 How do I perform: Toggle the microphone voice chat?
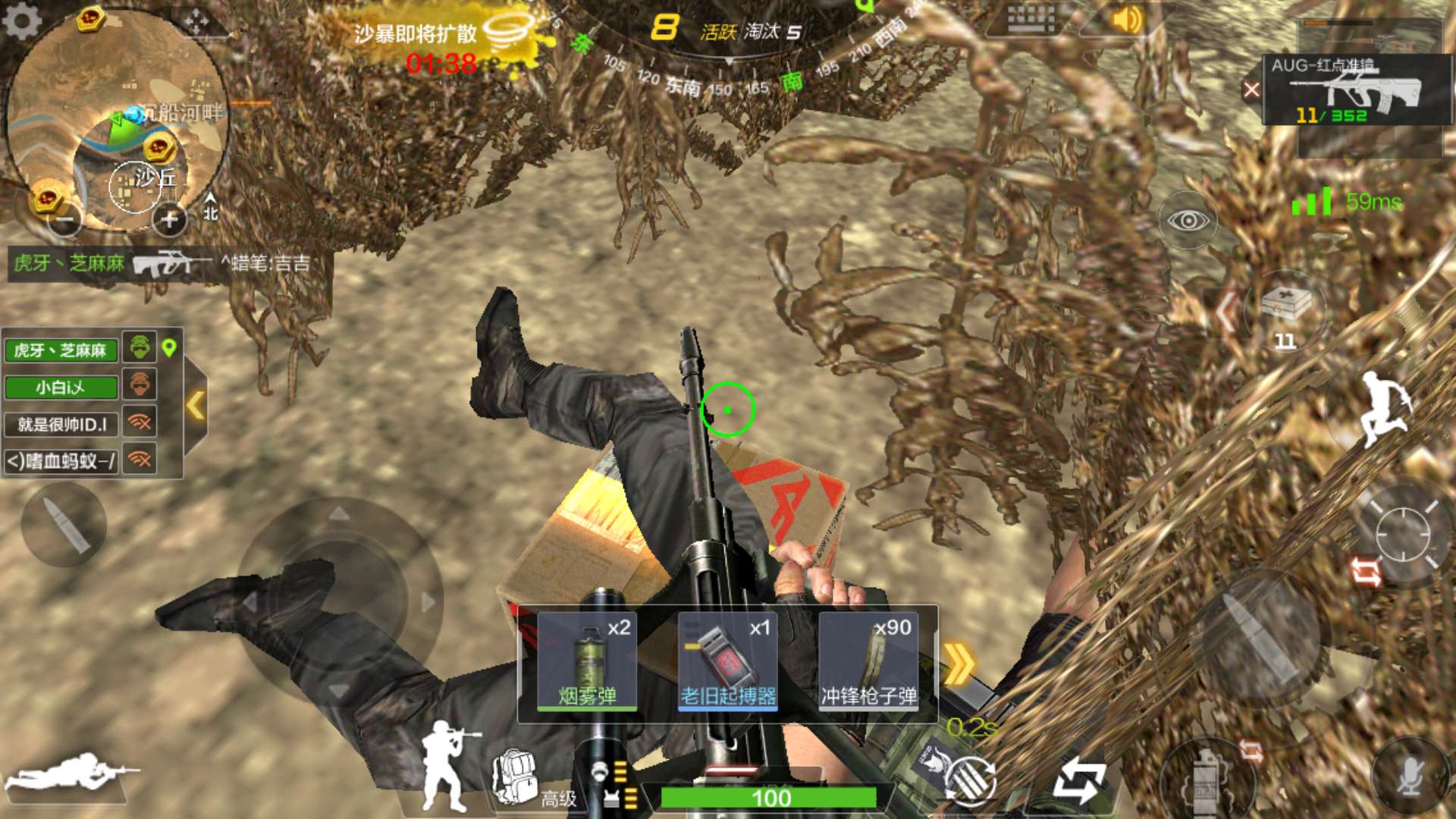pyautogui.click(x=1409, y=775)
